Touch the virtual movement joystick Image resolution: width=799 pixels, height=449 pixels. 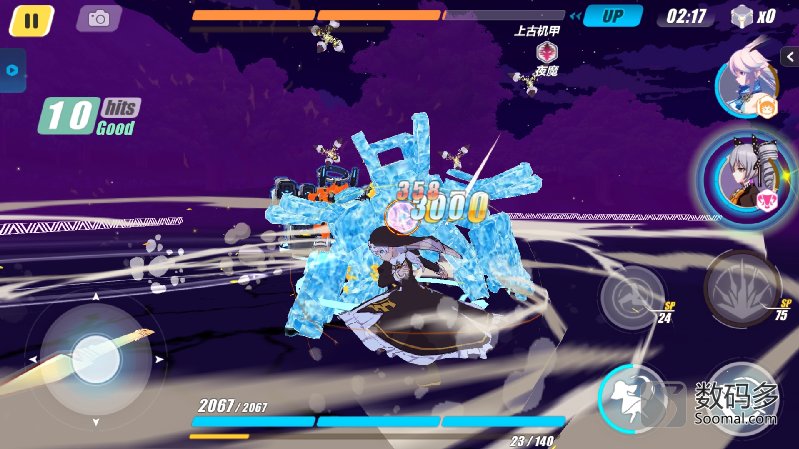click(95, 355)
